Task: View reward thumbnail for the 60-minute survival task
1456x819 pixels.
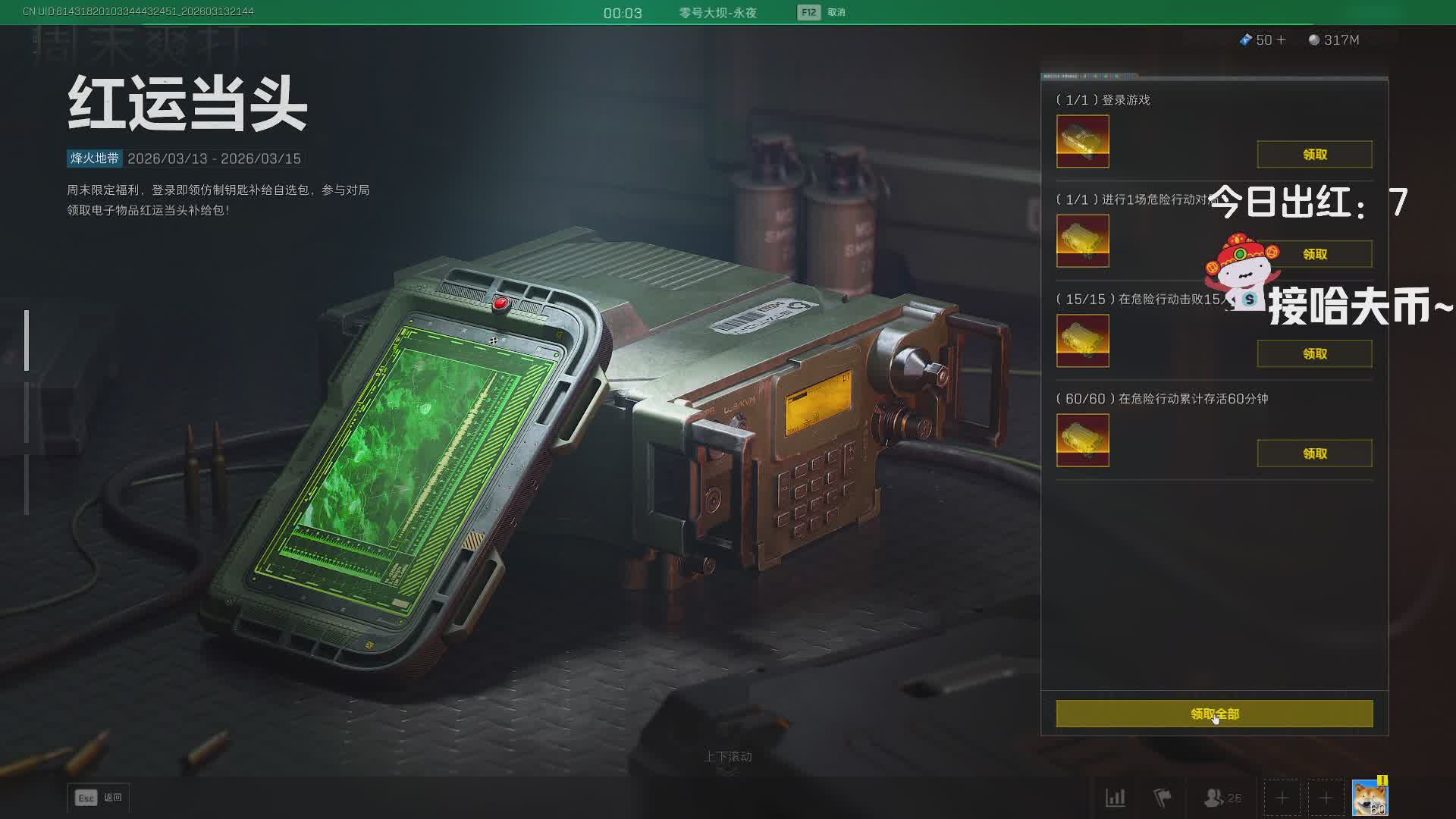Action: 1082,441
